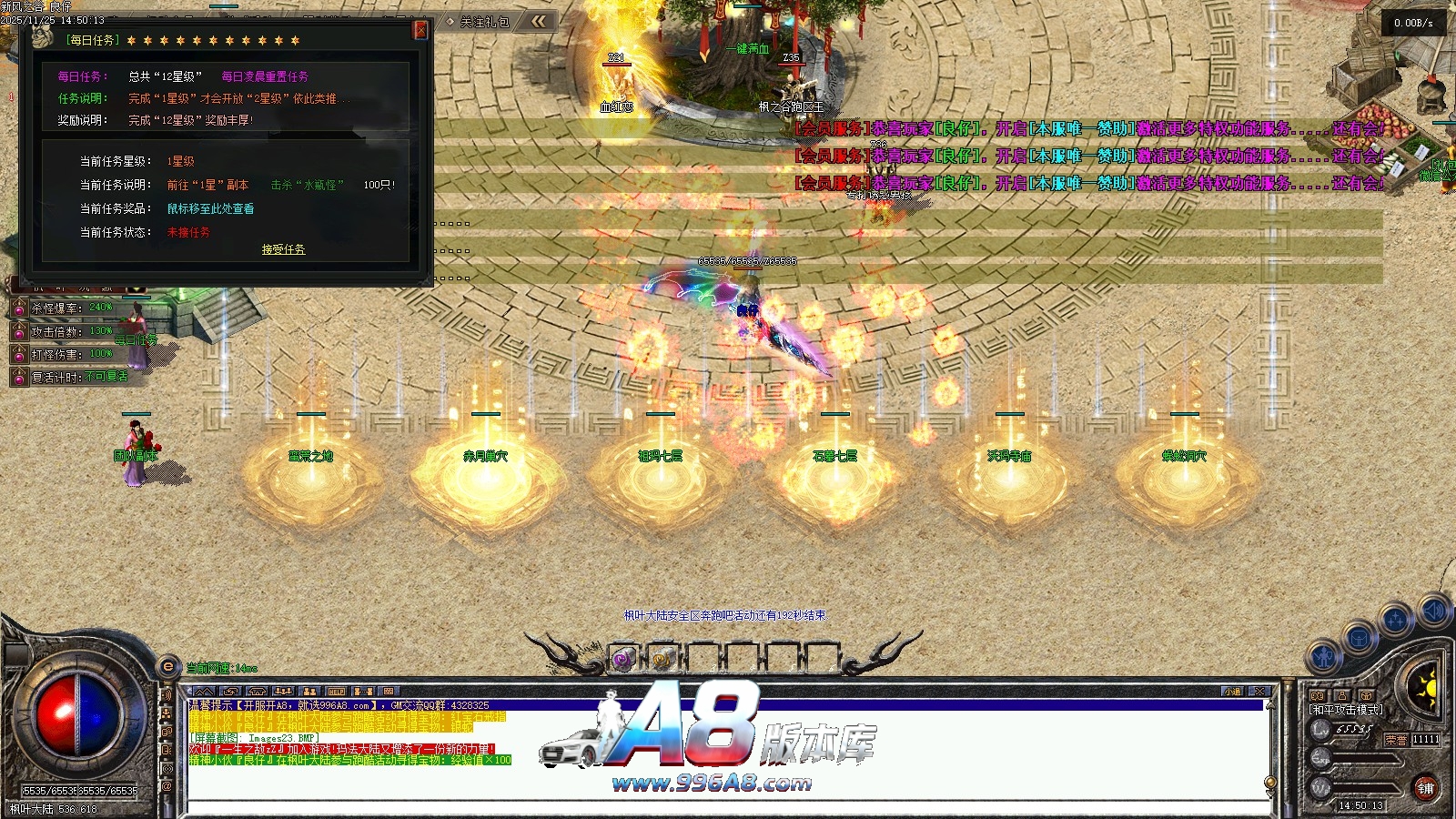Close the daily quest window
Image resolution: width=1456 pixels, height=819 pixels.
420,29
